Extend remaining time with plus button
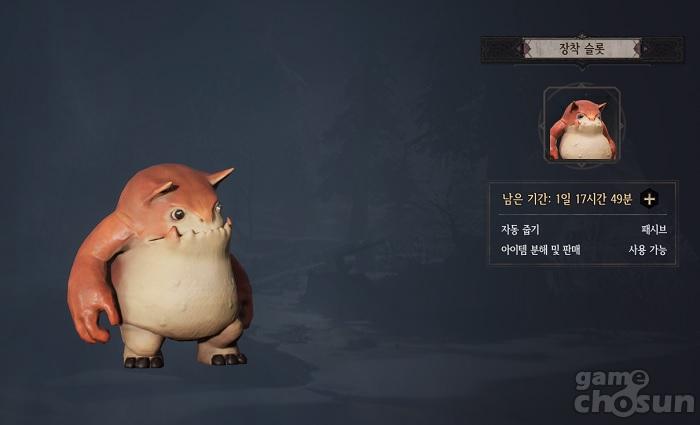 [649, 198]
